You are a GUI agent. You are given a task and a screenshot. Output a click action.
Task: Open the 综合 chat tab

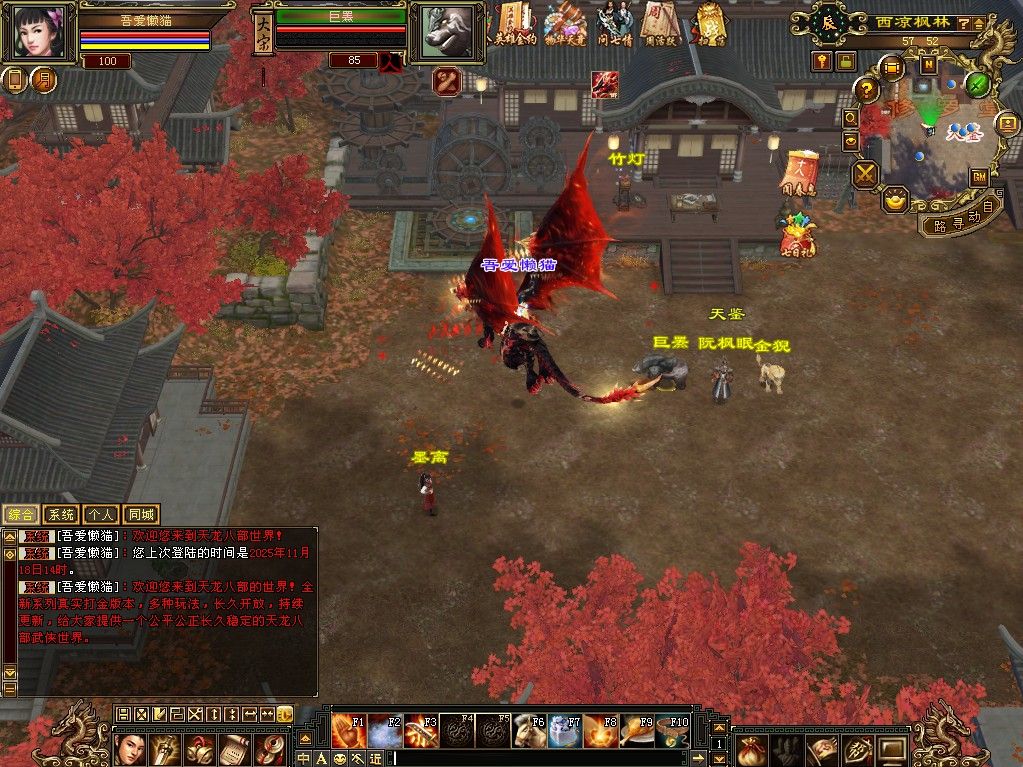tap(20, 515)
